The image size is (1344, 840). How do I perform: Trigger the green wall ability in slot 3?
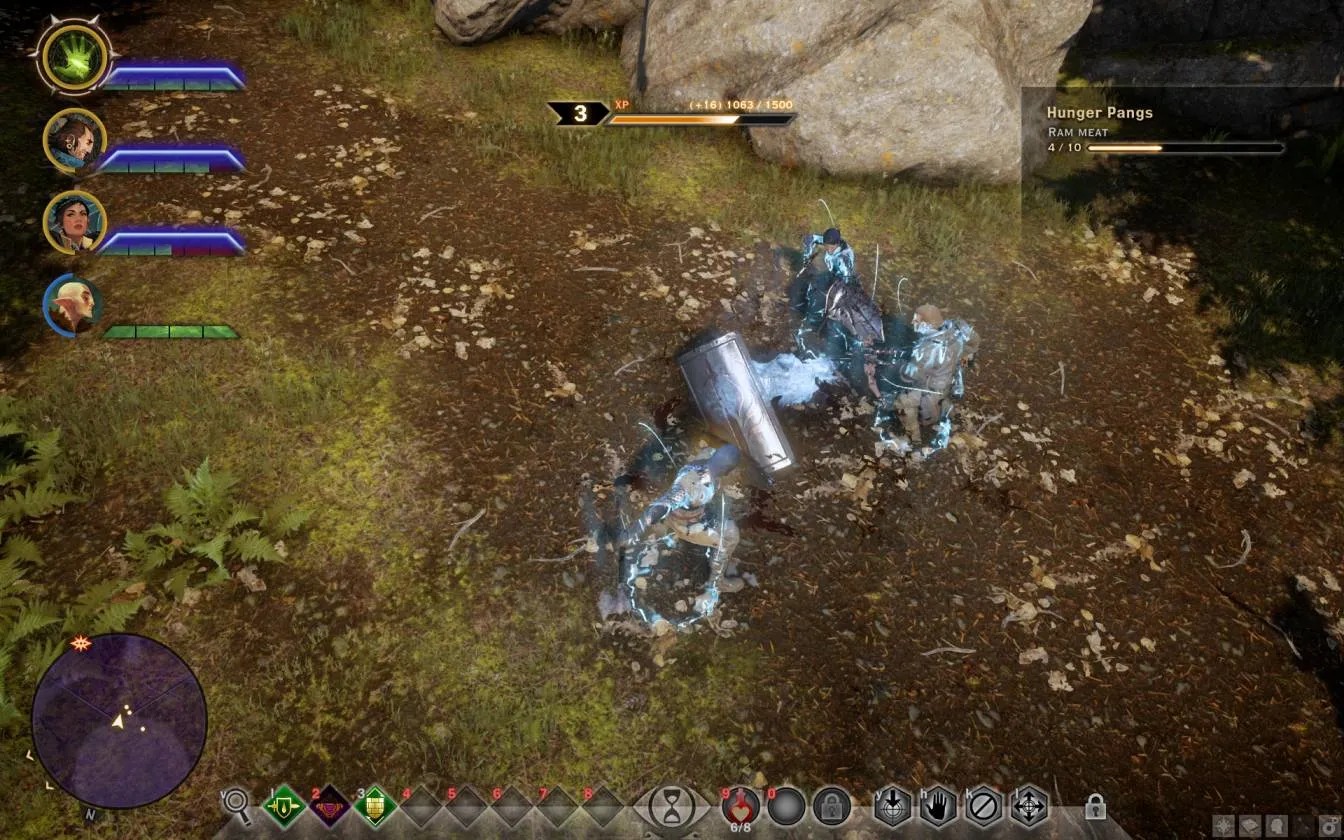375,806
